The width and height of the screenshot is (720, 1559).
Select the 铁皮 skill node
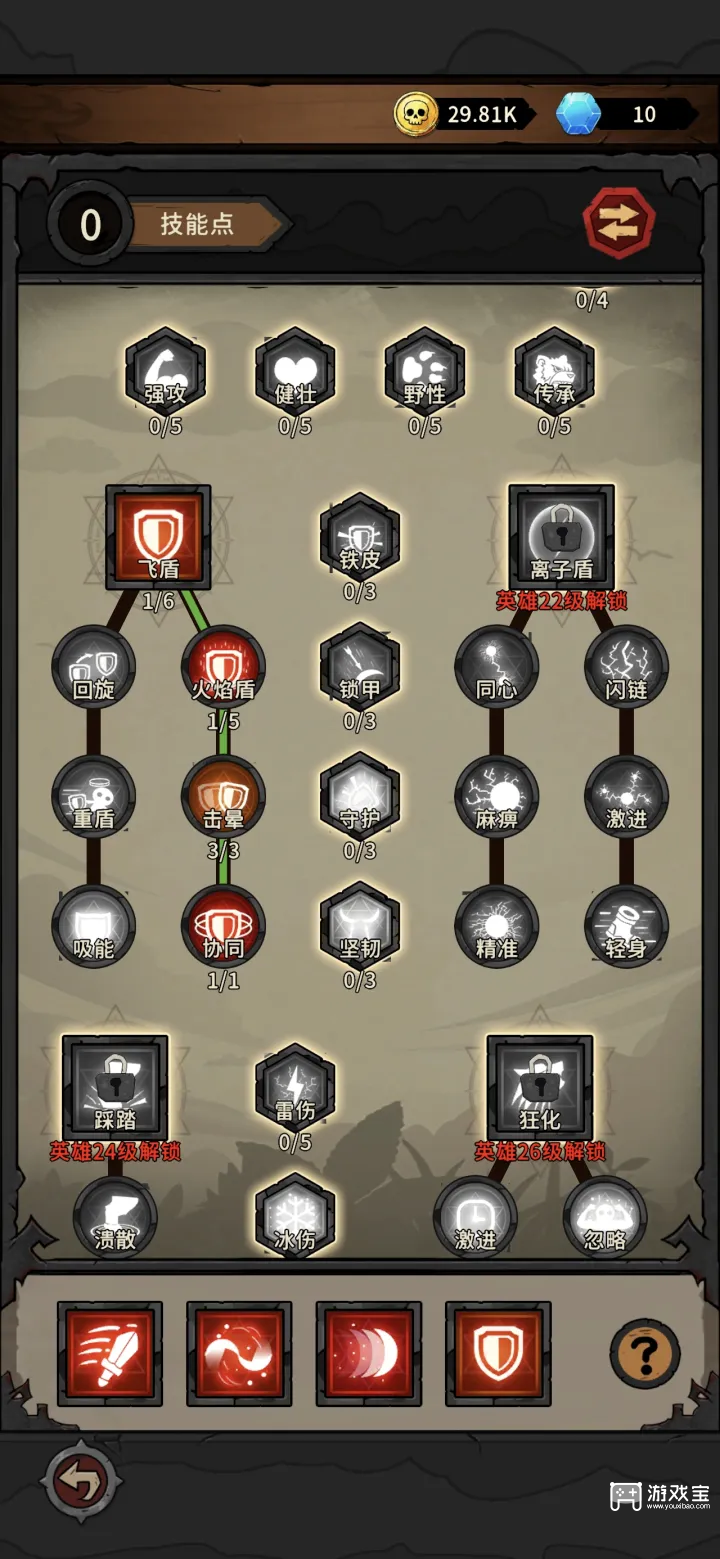[x=360, y=540]
